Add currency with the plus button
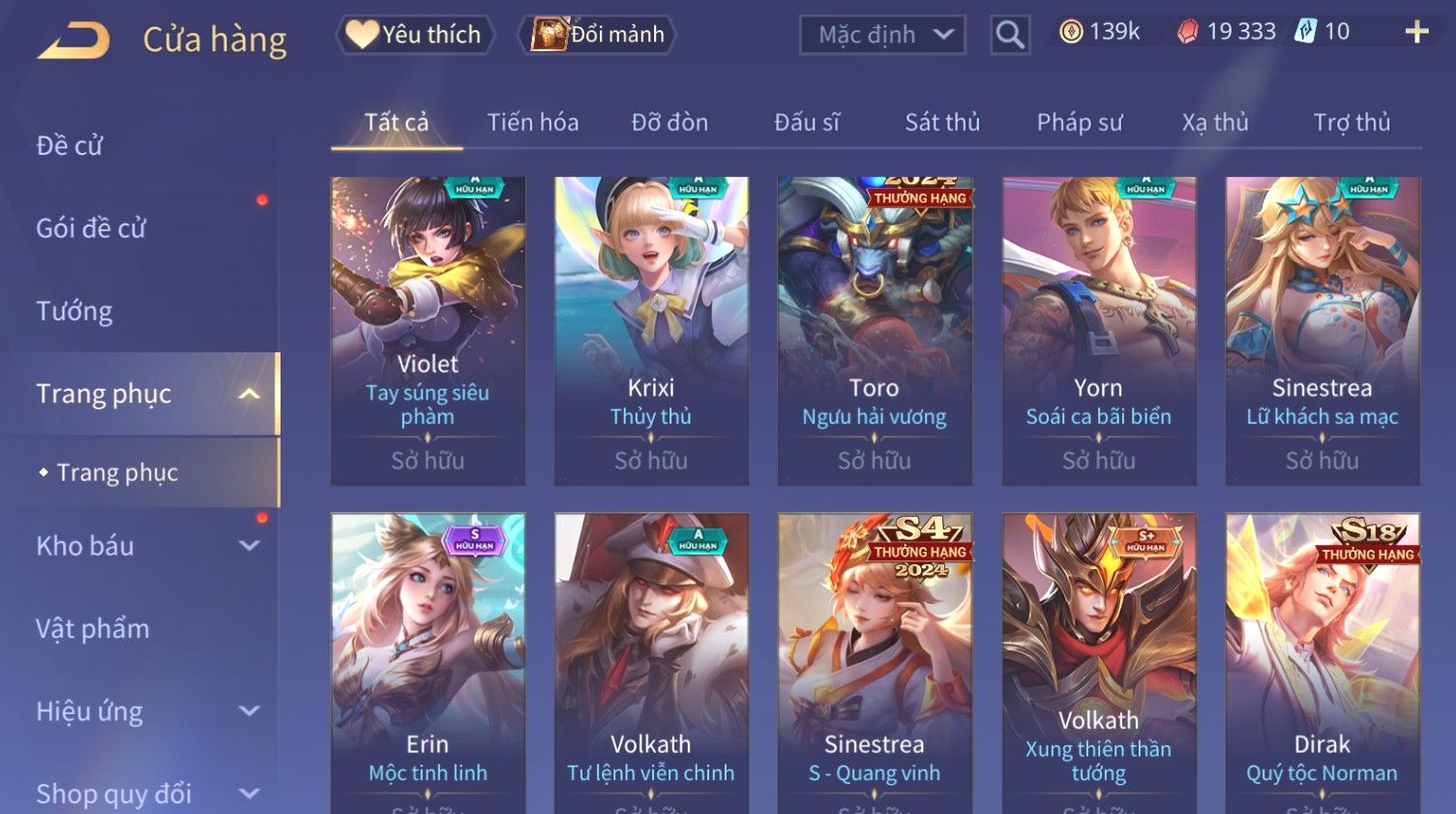This screenshot has height=814, width=1456. [x=1416, y=33]
